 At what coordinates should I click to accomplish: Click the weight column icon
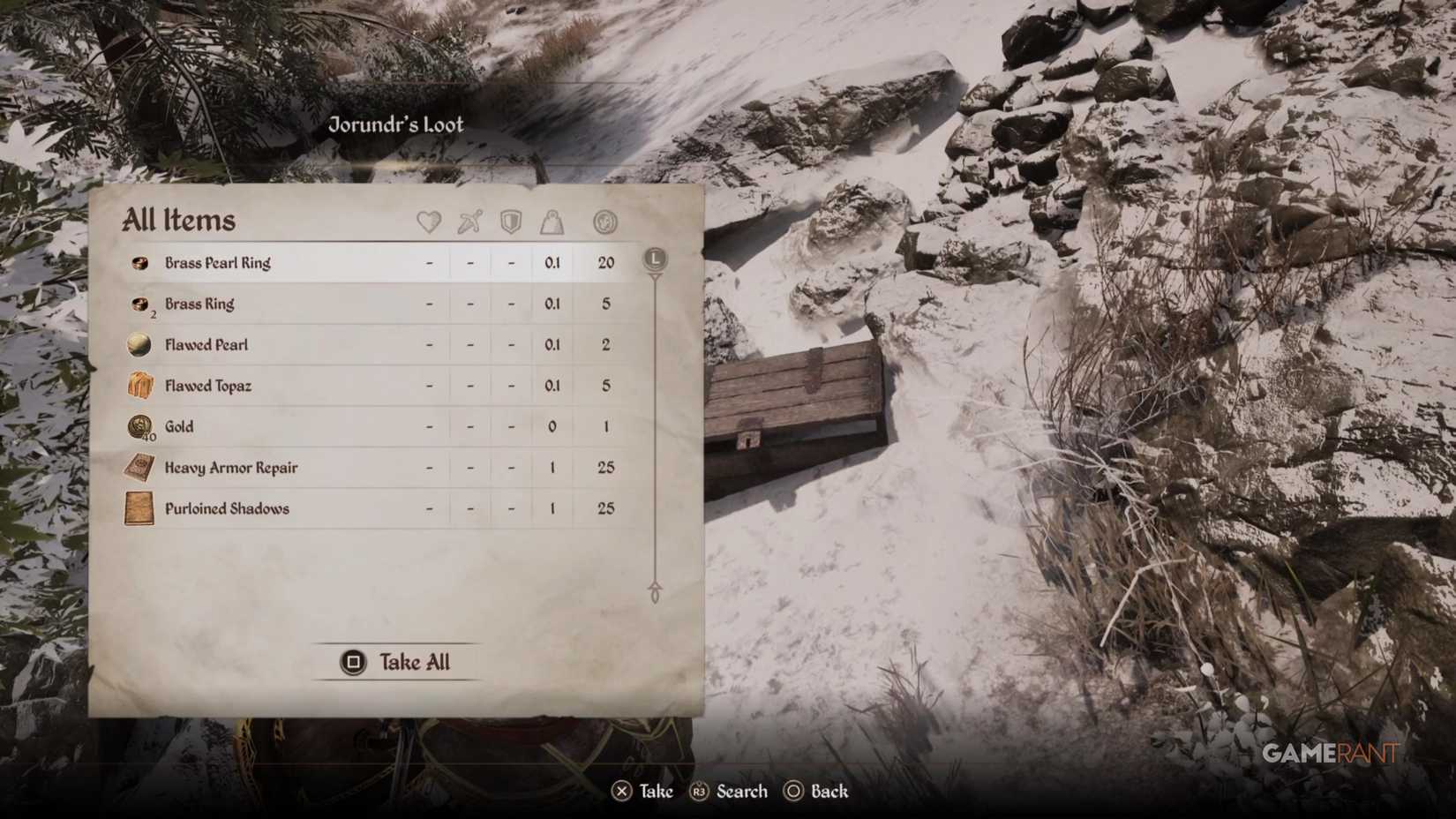552,222
